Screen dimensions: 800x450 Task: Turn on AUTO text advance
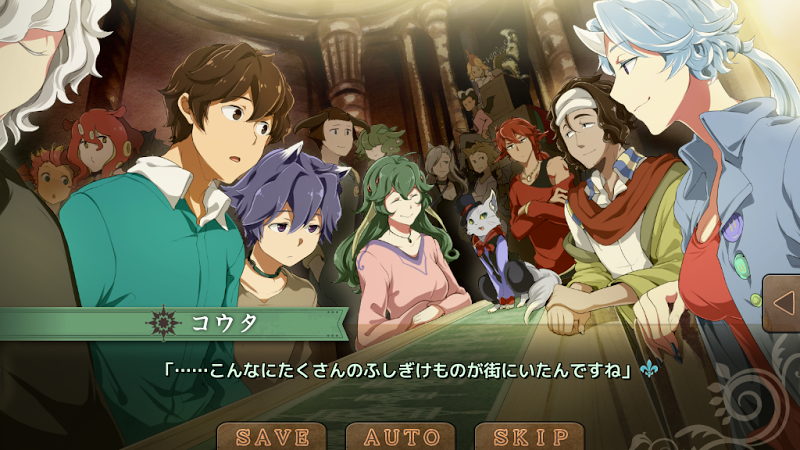tap(401, 437)
